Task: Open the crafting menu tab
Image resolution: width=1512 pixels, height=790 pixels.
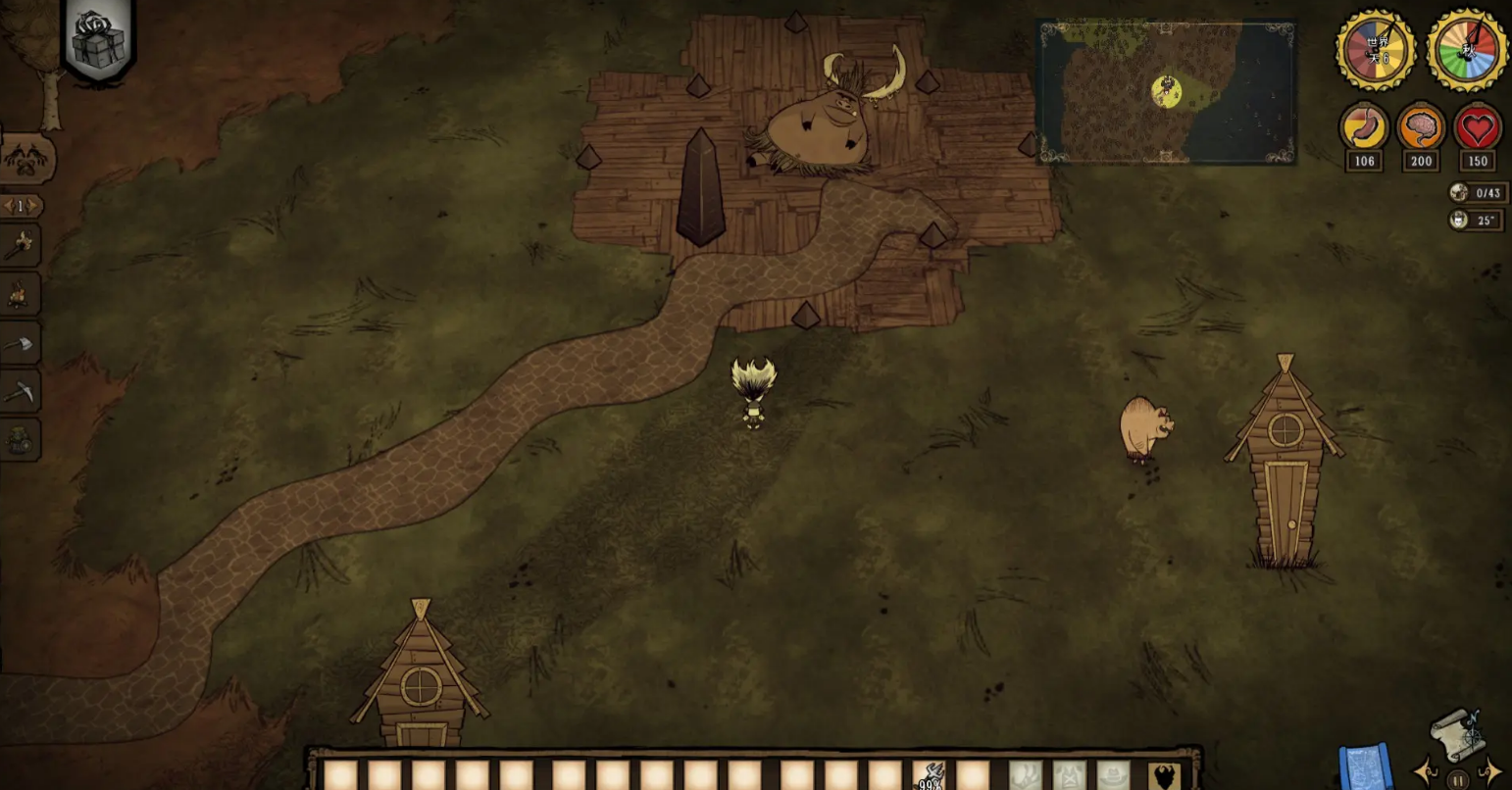Action: point(26,158)
